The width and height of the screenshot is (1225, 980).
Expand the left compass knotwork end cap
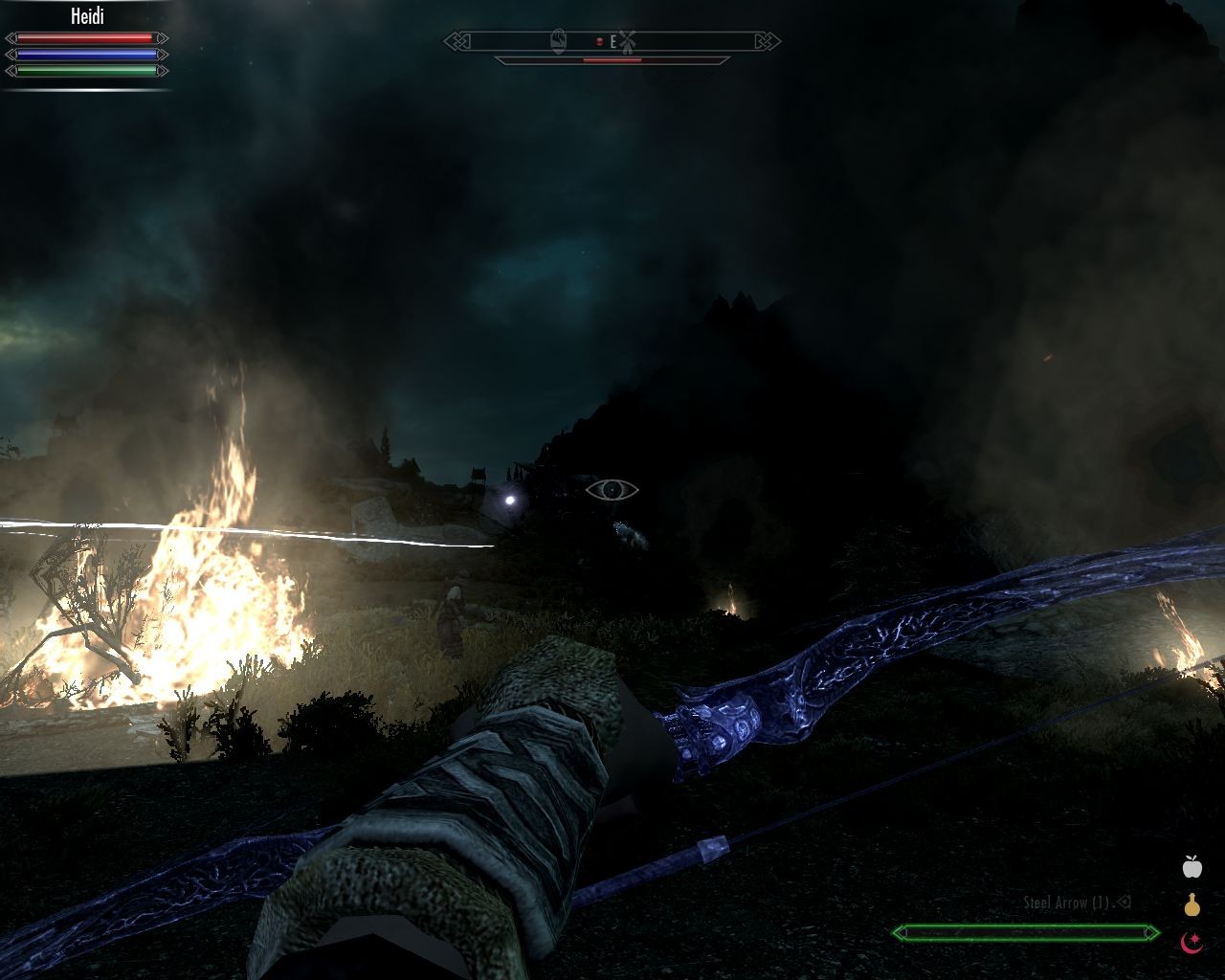coord(457,41)
